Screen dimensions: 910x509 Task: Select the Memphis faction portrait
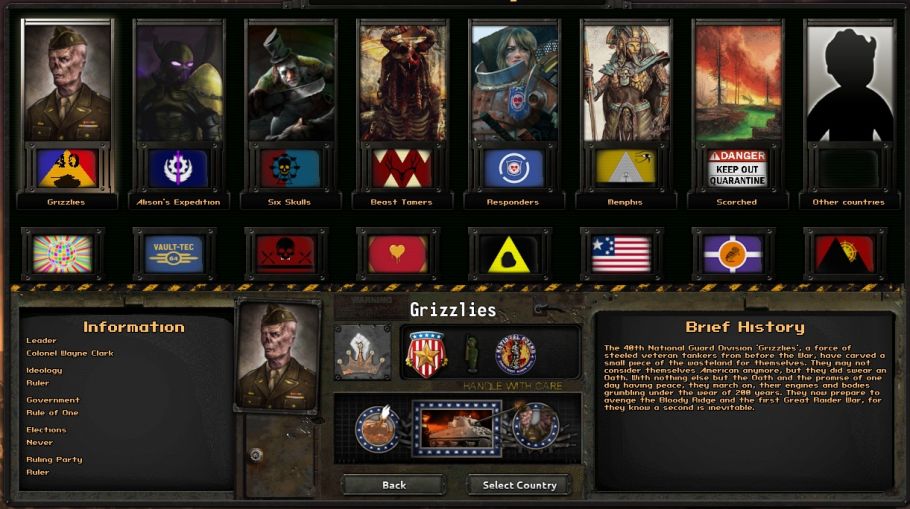(x=627, y=85)
